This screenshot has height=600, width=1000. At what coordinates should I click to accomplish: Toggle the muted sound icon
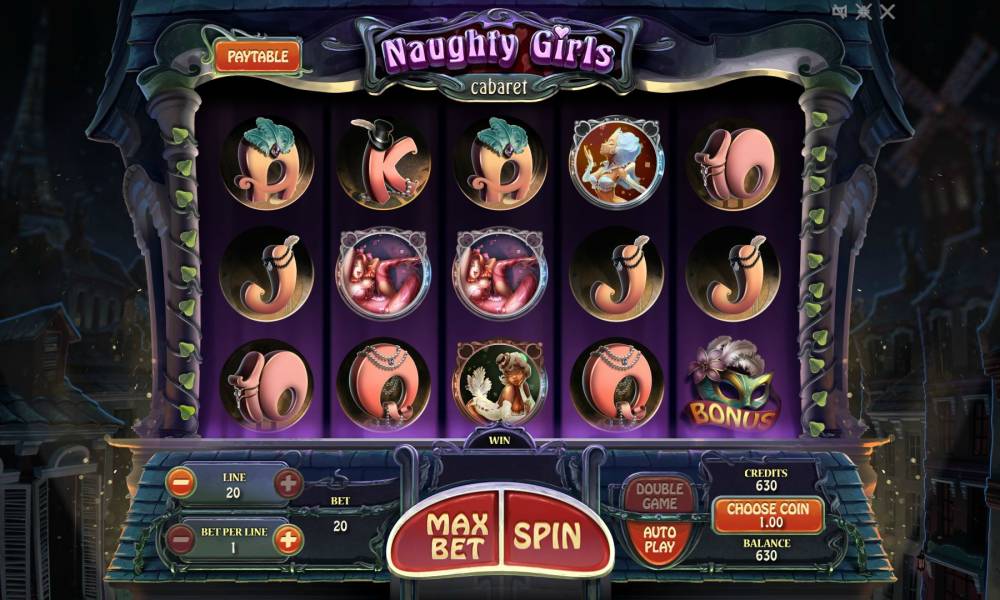click(x=840, y=11)
